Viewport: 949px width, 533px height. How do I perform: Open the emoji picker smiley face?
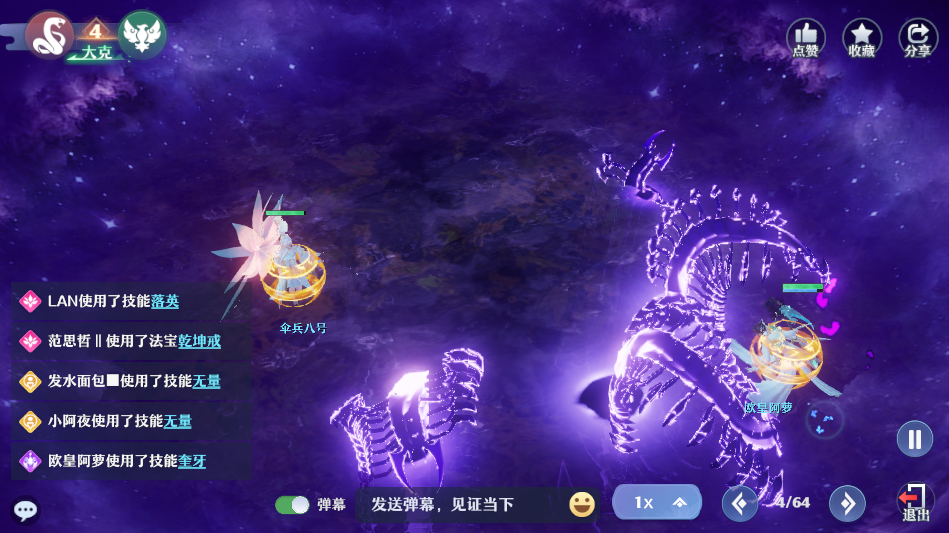[x=582, y=504]
